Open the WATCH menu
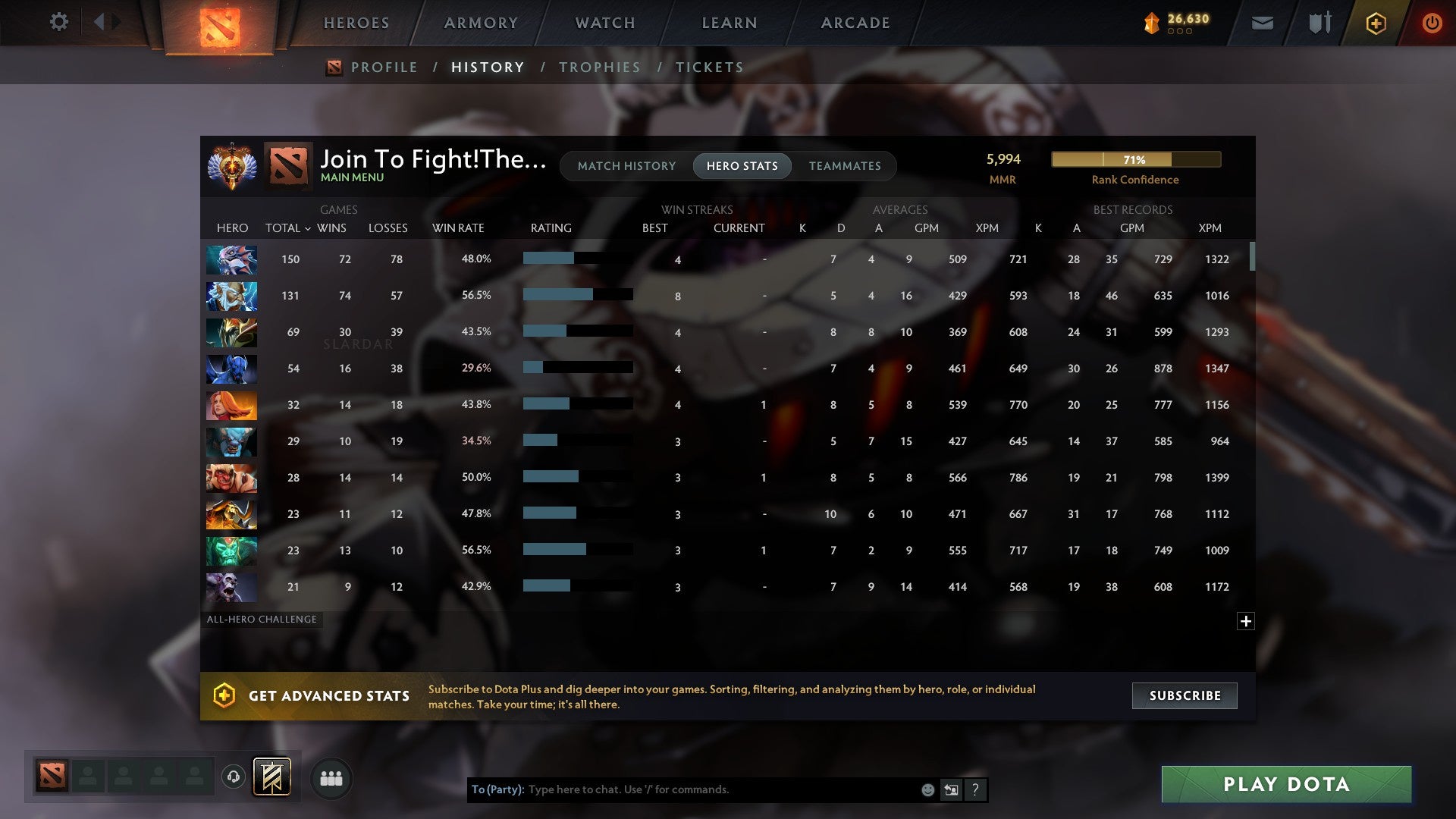The width and height of the screenshot is (1456, 819). 604,23
